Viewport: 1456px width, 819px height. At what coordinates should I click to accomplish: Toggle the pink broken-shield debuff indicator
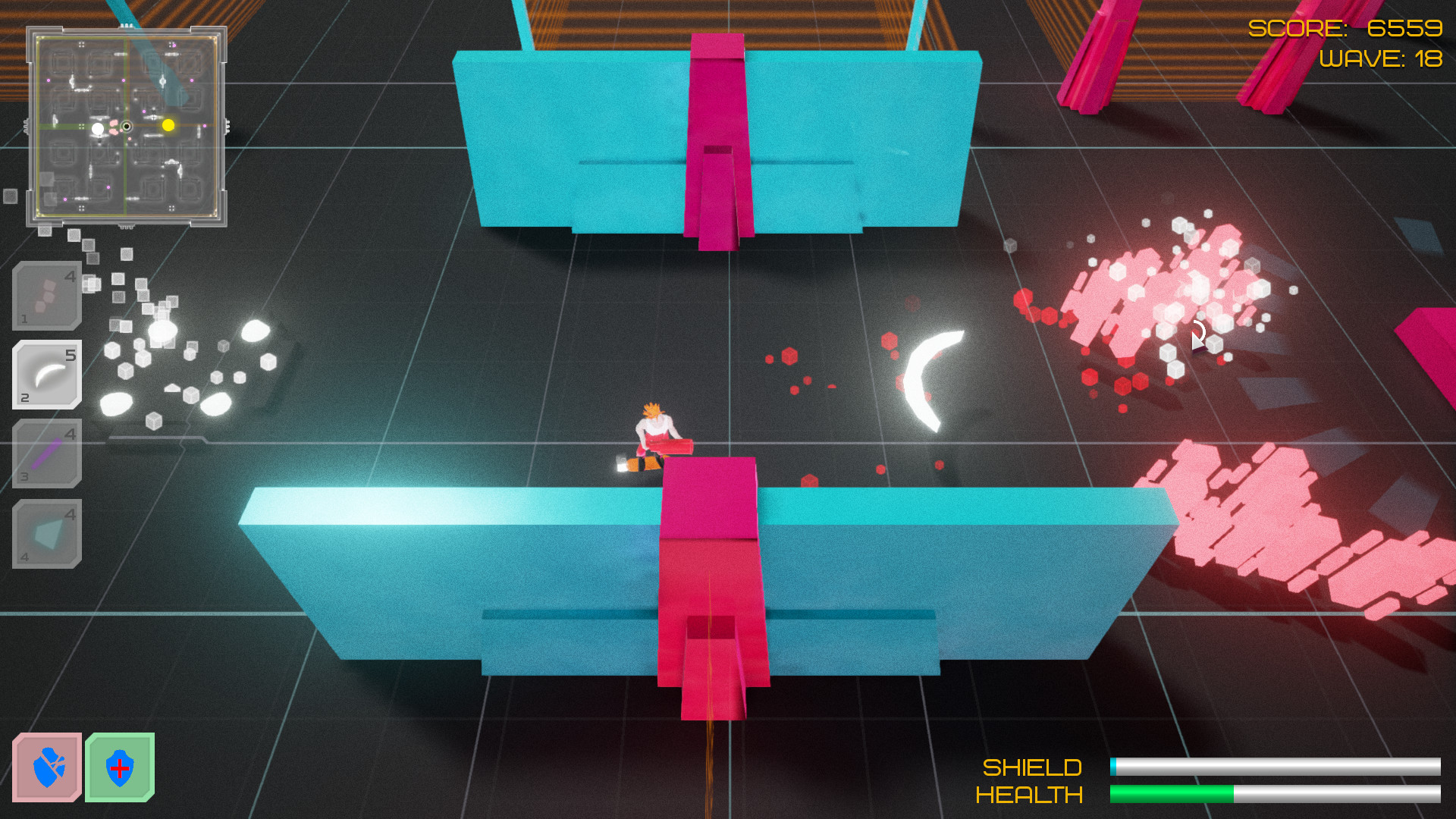coord(47,767)
